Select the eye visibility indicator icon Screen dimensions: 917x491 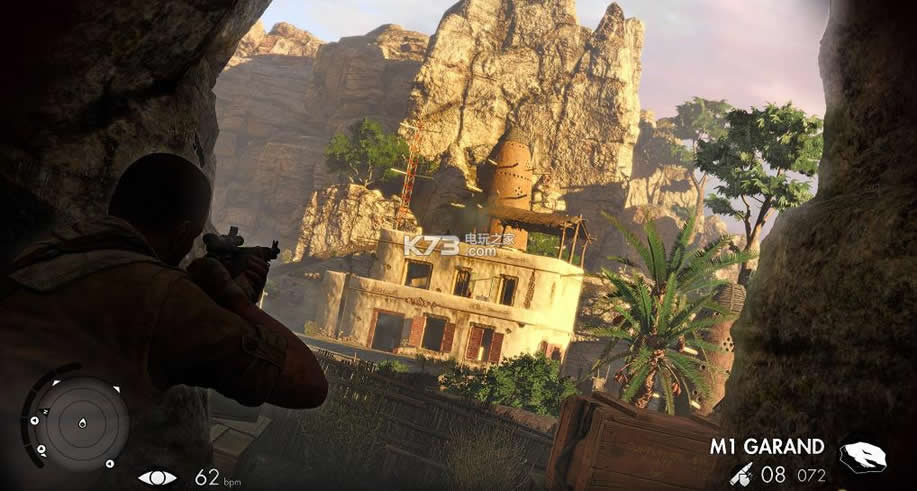156,477
